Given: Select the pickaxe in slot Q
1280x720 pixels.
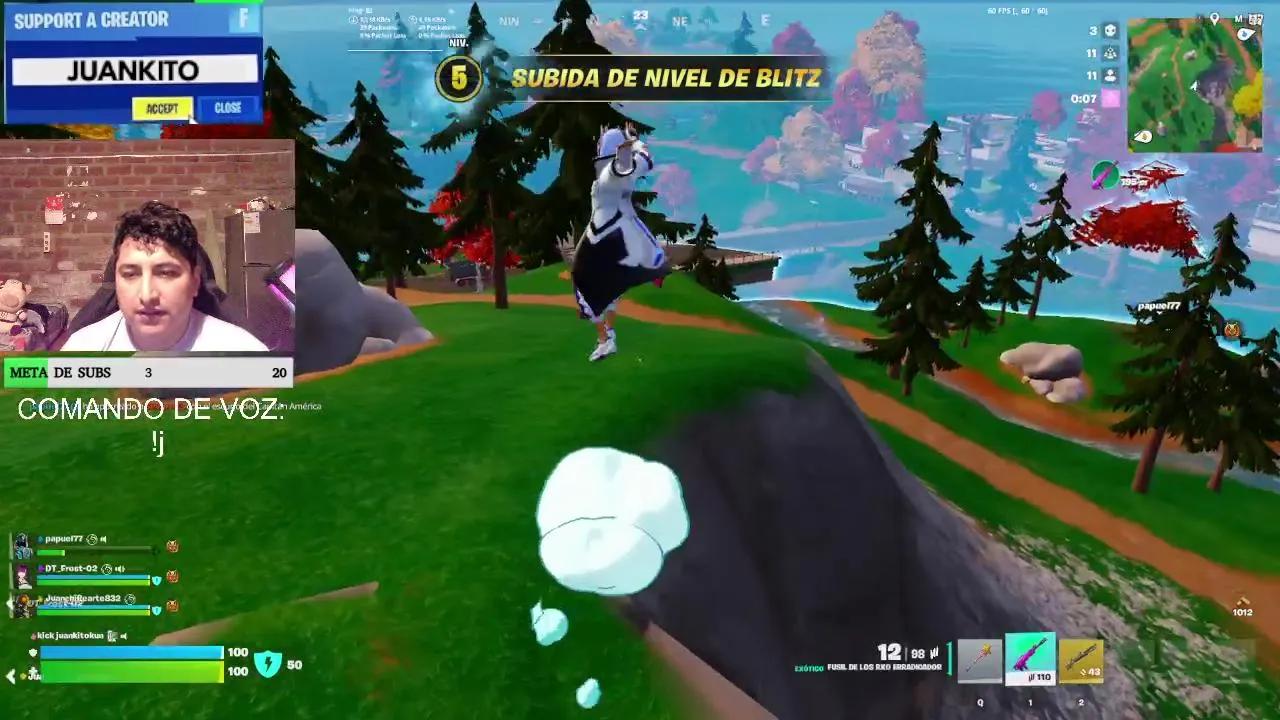Looking at the screenshot, I should click(x=980, y=660).
